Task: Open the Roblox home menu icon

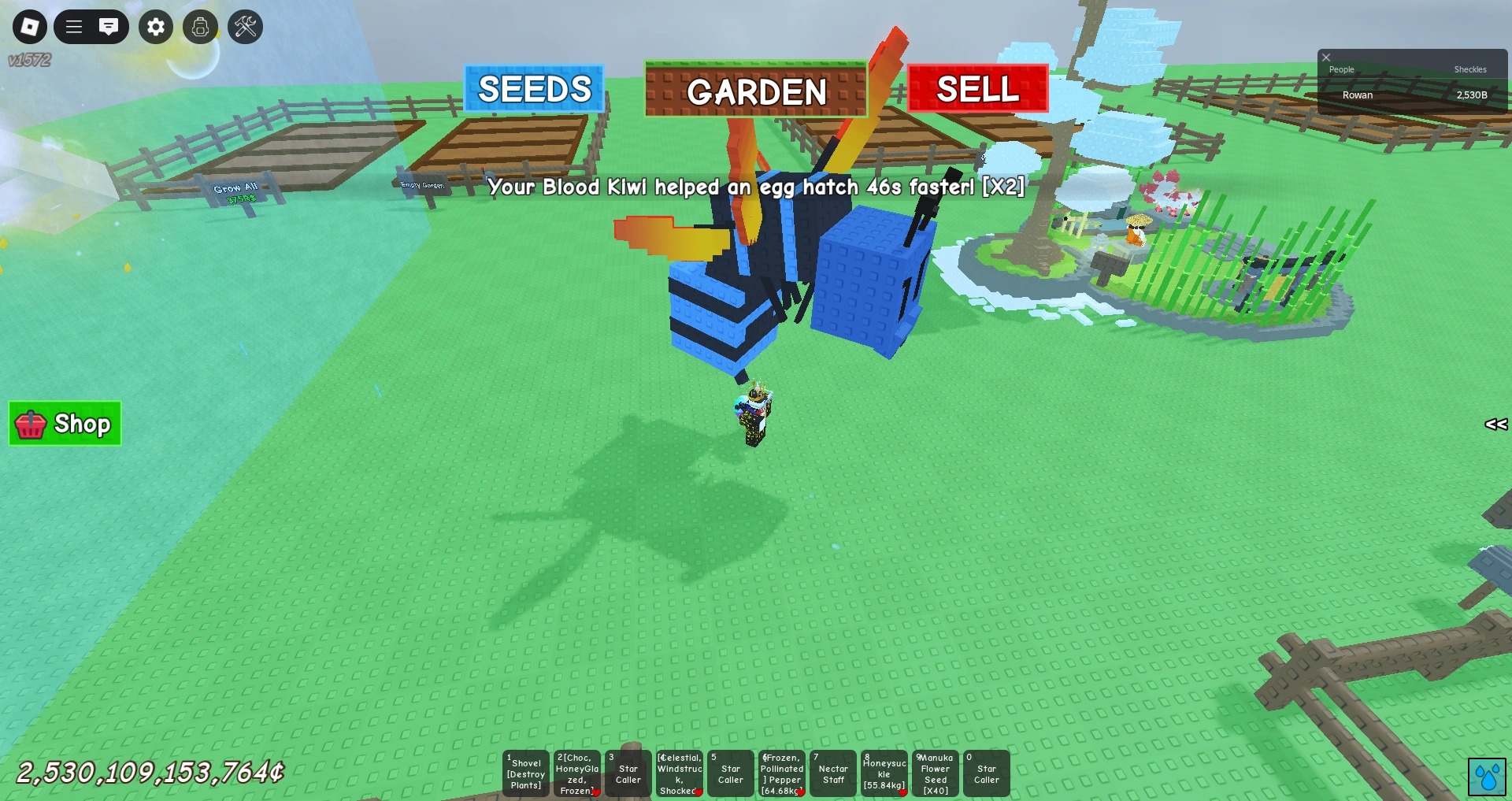Action: point(29,27)
